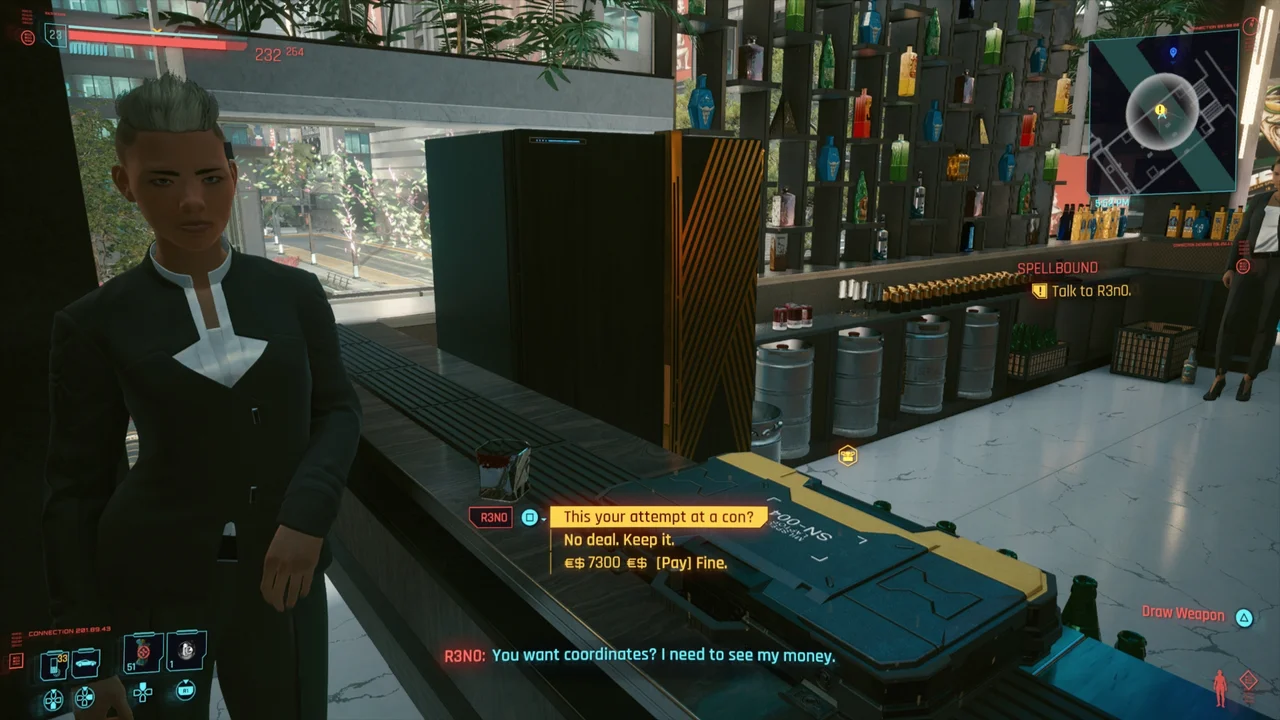1280x720 pixels.
Task: Click the level 23 badge
Action: tap(55, 37)
